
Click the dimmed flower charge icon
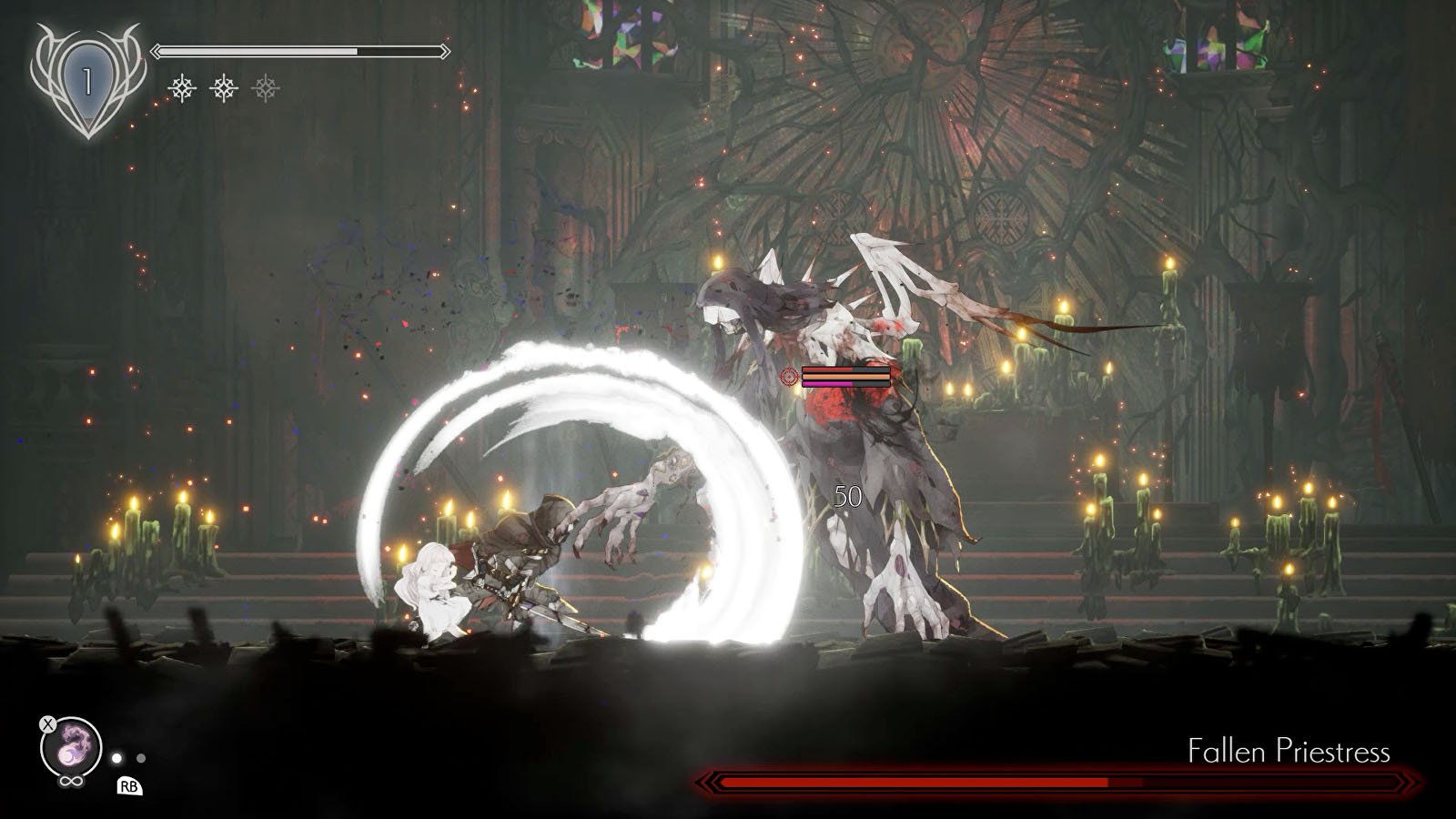tap(266, 88)
